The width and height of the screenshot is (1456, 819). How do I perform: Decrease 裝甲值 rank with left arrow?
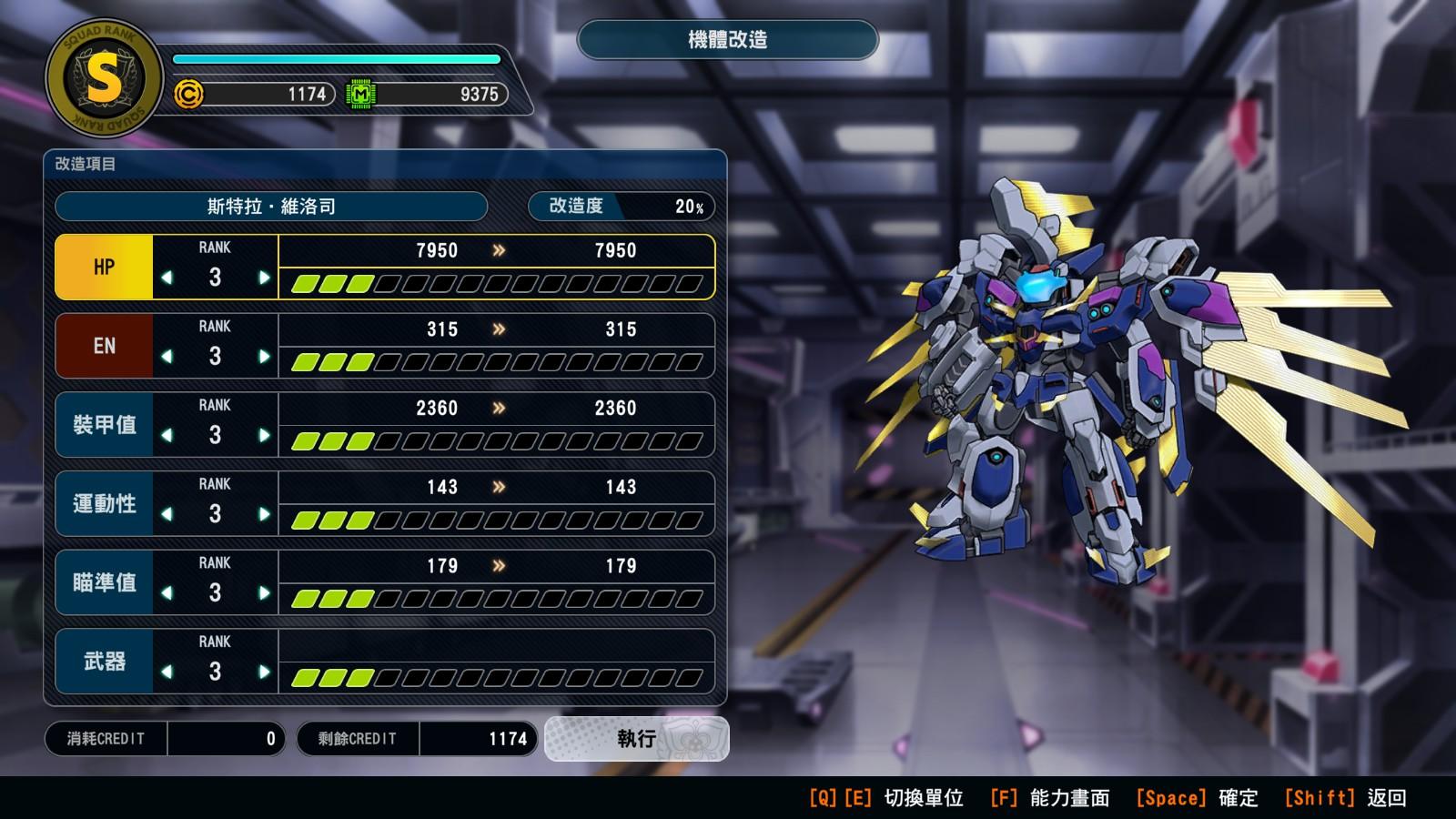[x=167, y=435]
